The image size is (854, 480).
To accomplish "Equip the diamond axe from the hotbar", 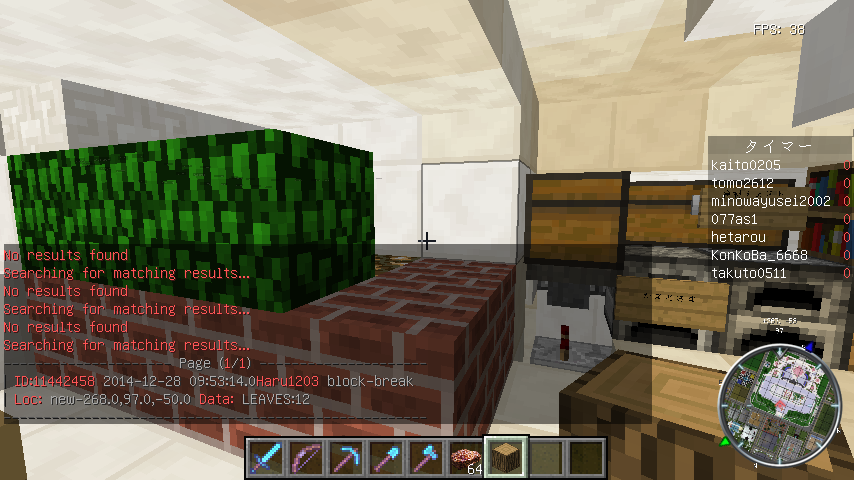I will [x=425, y=458].
